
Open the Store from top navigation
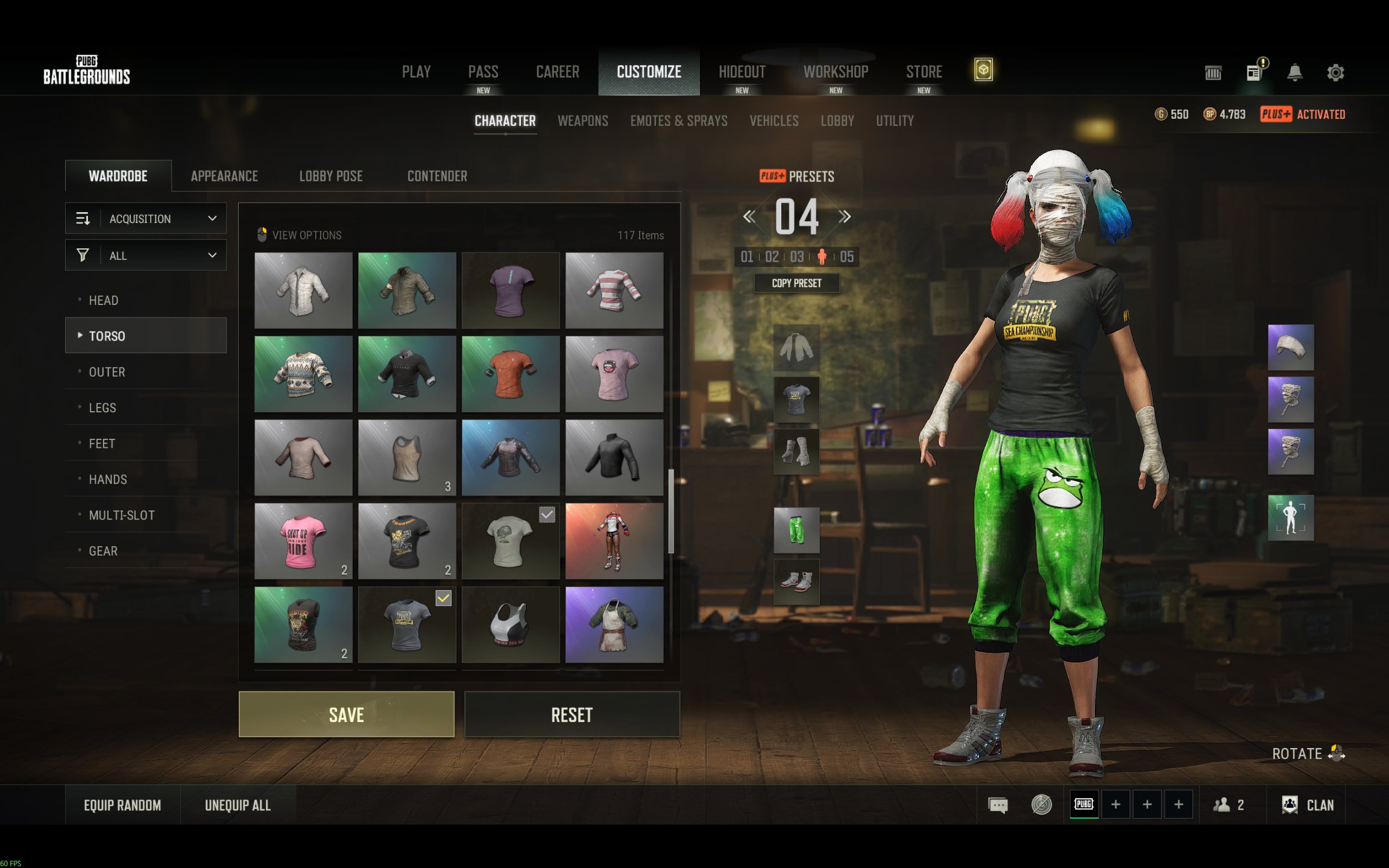click(924, 72)
